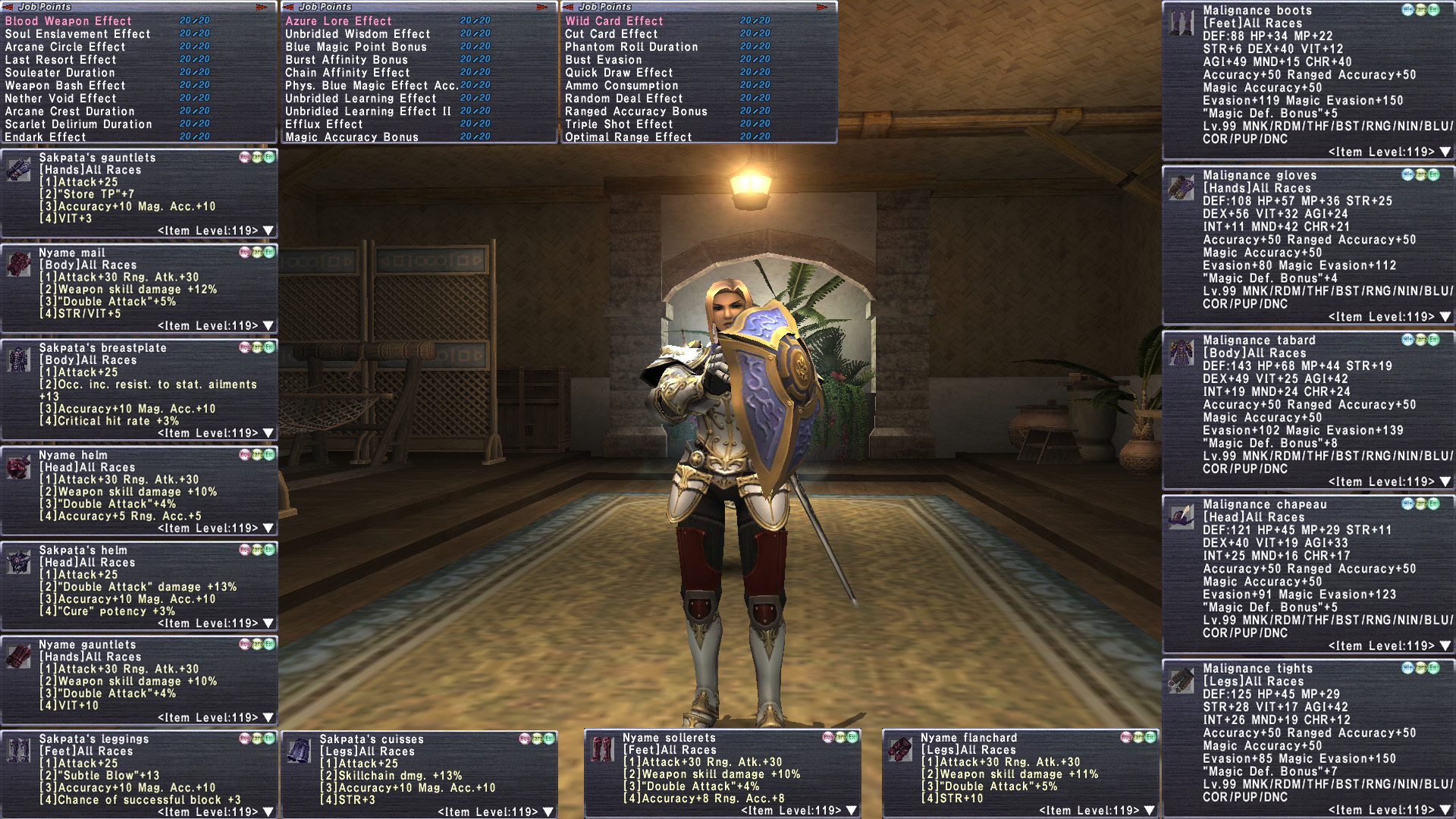Click the Malignance boots icon
Screen dimensions: 1456x819
point(1181,23)
